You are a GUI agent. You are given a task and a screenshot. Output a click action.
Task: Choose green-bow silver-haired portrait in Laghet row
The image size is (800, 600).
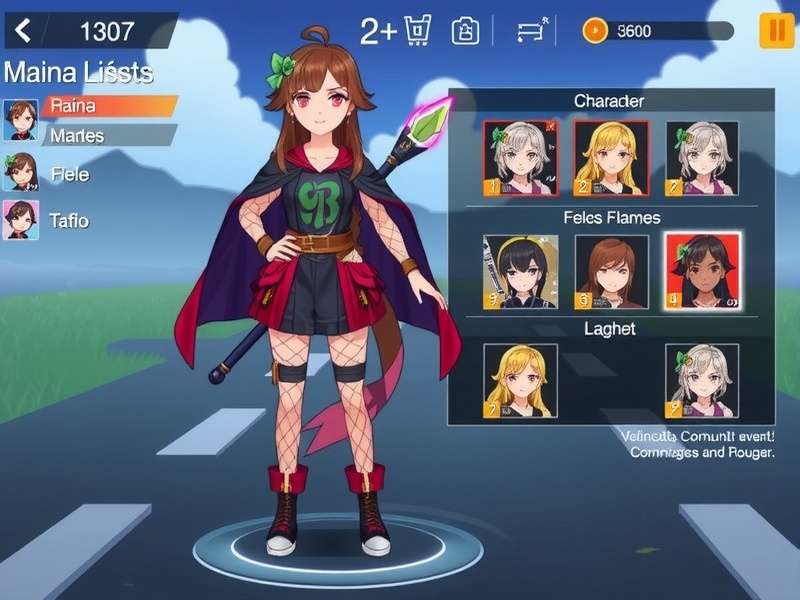click(702, 380)
